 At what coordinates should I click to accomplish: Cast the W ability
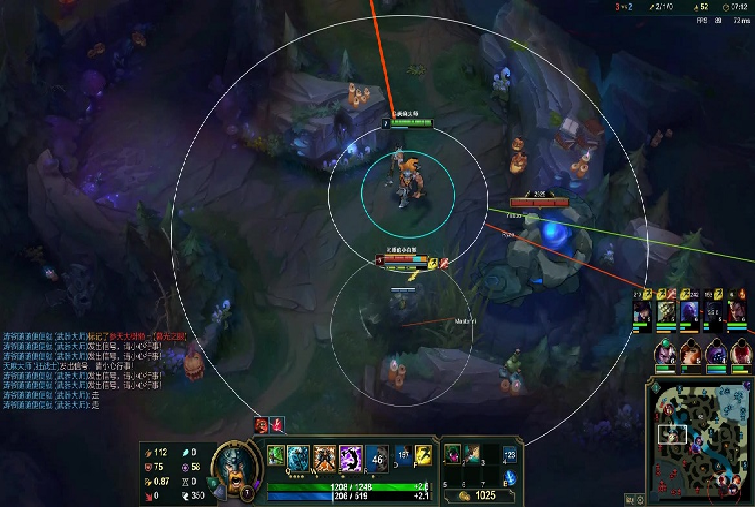coord(325,458)
